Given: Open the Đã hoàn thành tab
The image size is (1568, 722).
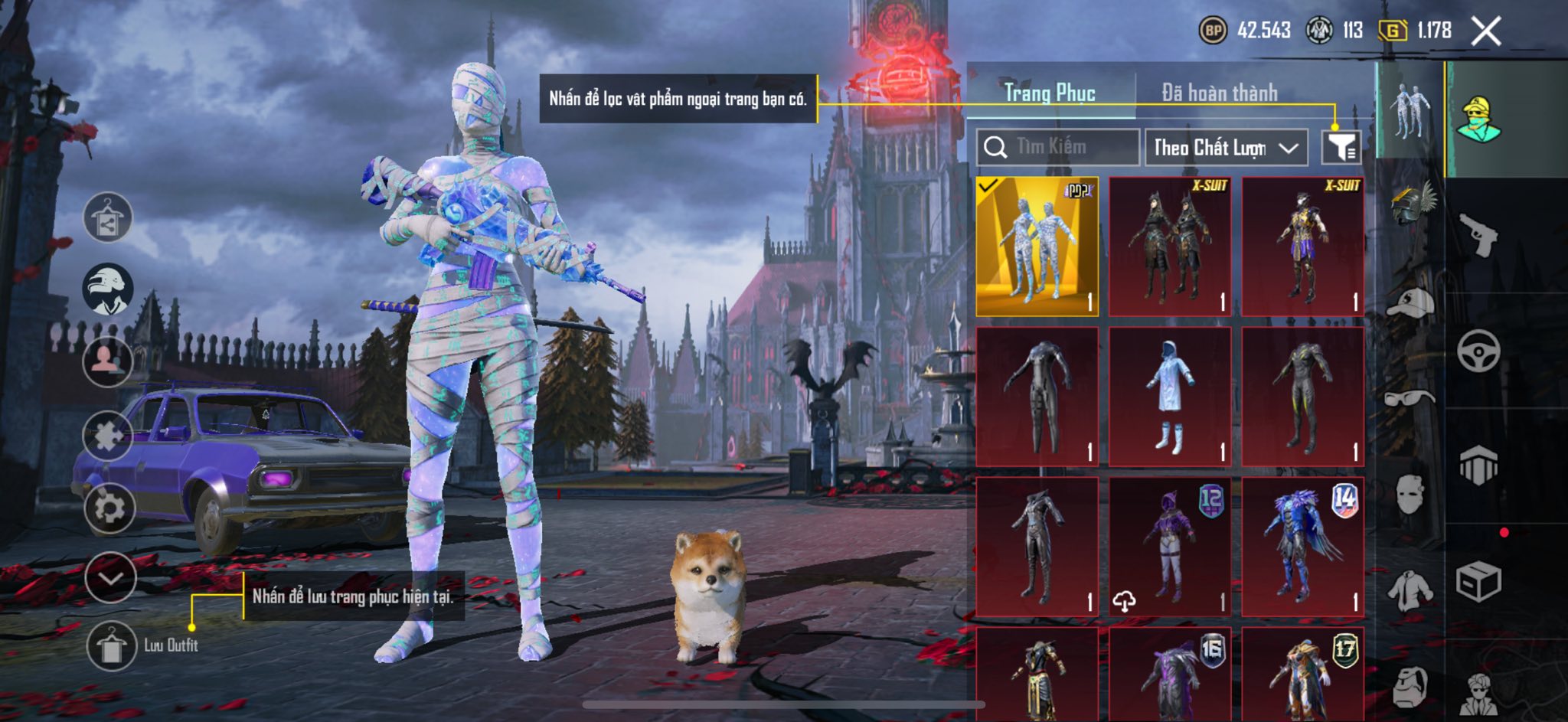Looking at the screenshot, I should point(1219,93).
